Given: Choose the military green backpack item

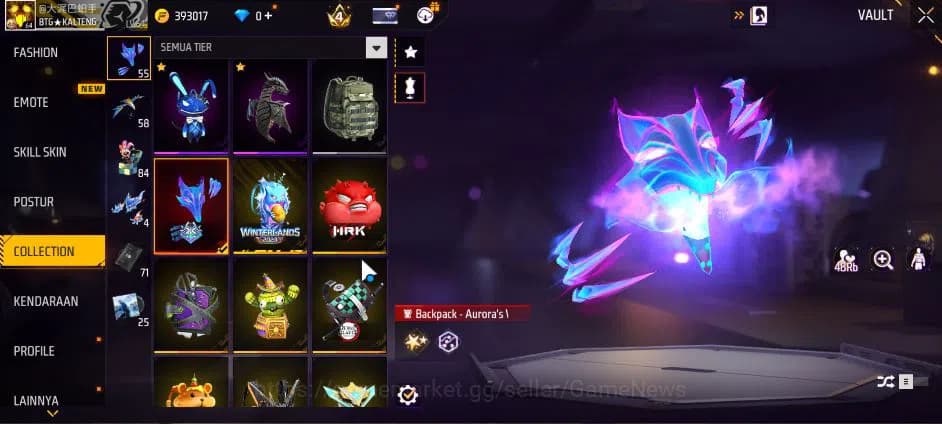Looking at the screenshot, I should 349,106.
